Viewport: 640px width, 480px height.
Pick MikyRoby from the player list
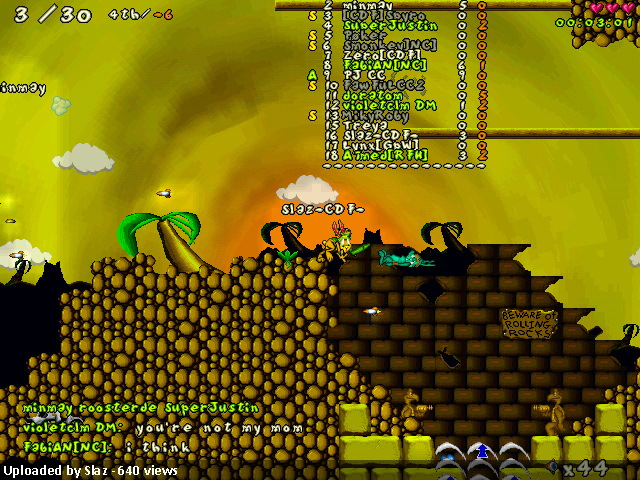click(x=376, y=115)
